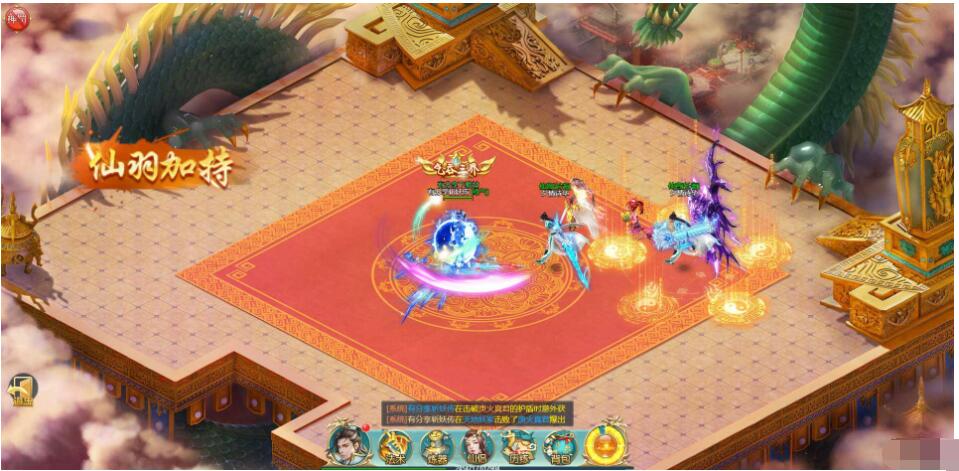Open the 法术 spells menu
Screen dimensions: 959x471
coord(394,447)
